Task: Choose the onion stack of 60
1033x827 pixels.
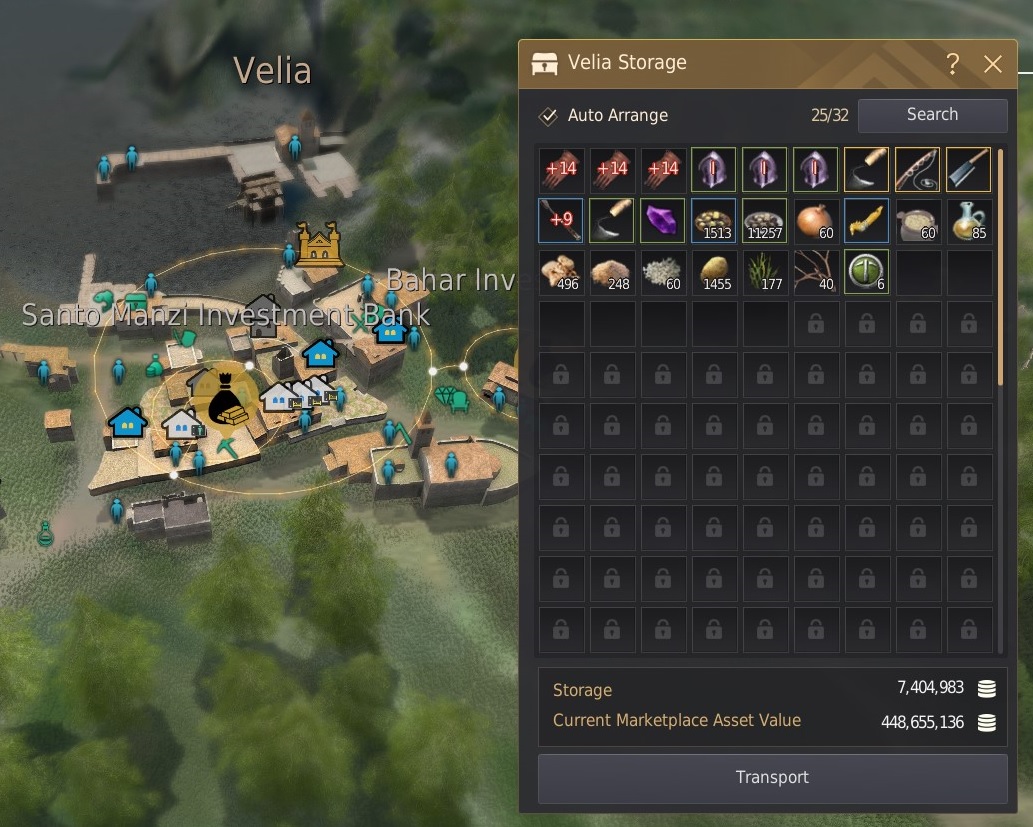Action: pyautogui.click(x=815, y=221)
